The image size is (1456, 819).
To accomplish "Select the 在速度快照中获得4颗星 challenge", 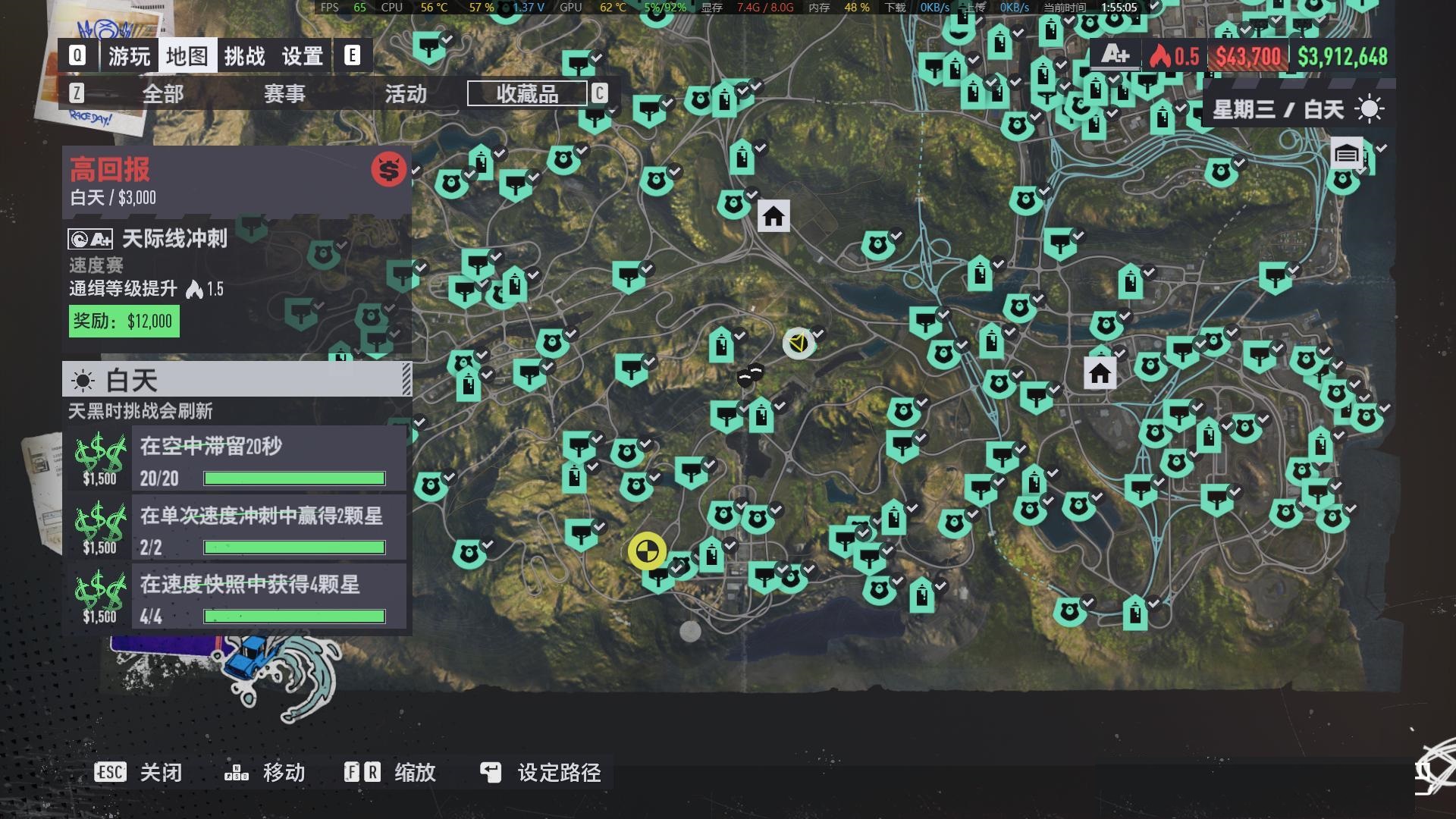I will pyautogui.click(x=268, y=598).
